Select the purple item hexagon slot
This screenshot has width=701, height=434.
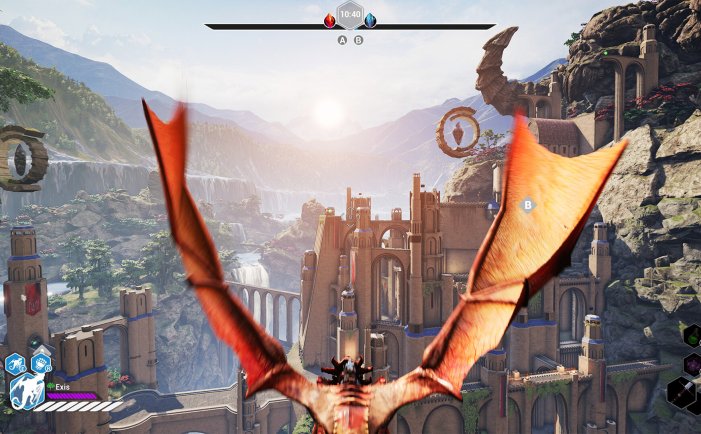[692, 364]
